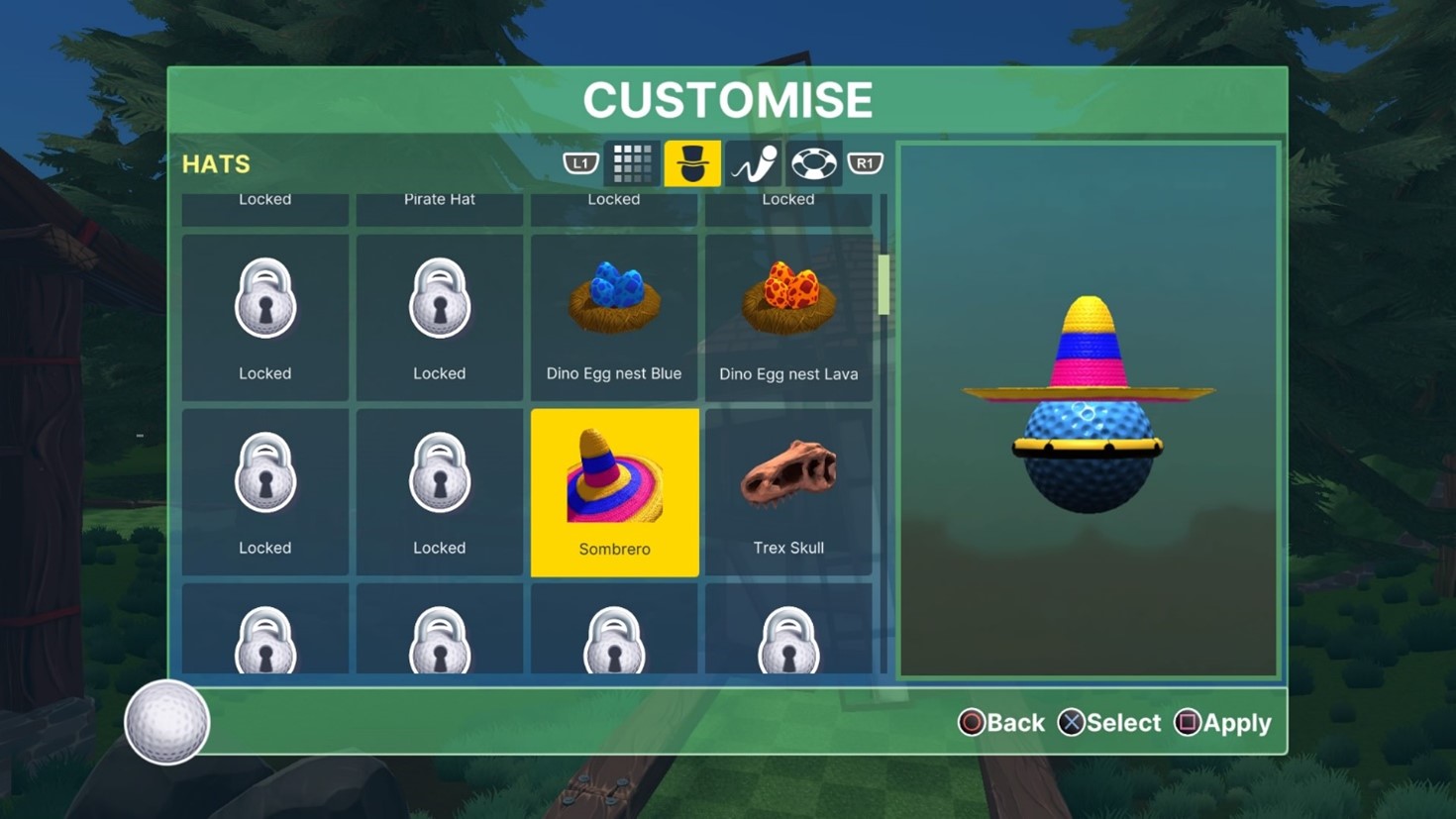
Task: Open the top hat category tab
Action: (692, 163)
